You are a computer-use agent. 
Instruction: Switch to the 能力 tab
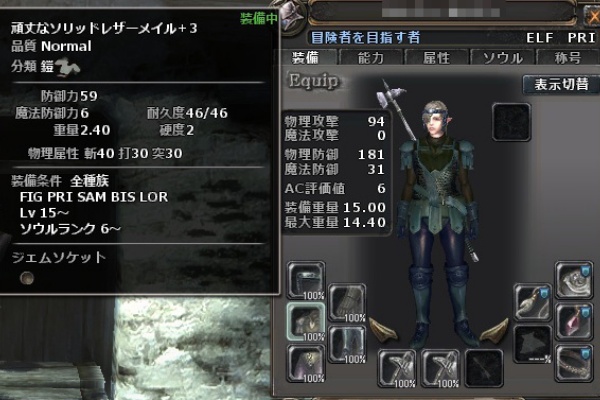tap(371, 58)
